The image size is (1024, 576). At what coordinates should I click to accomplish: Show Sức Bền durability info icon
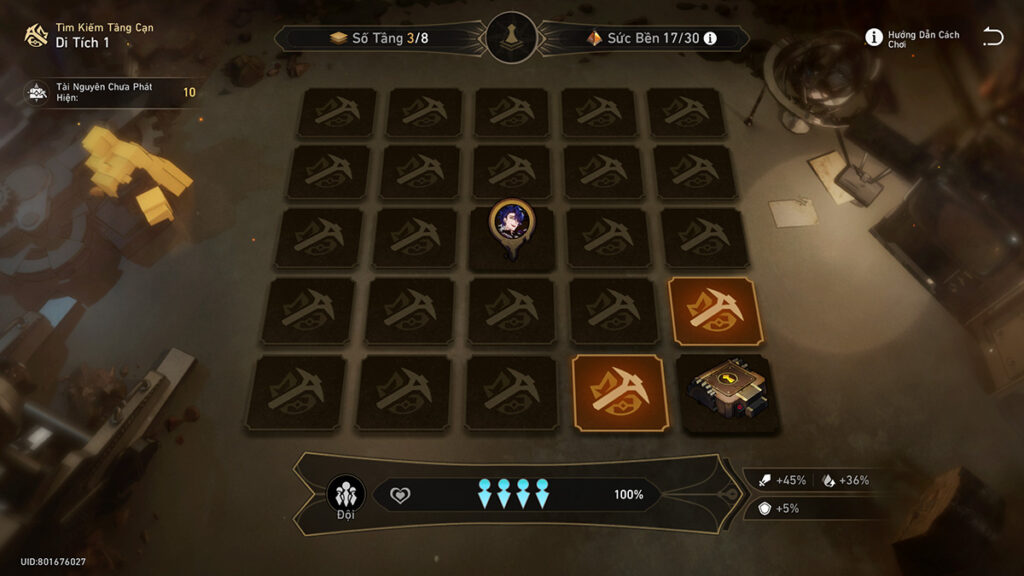(x=710, y=38)
